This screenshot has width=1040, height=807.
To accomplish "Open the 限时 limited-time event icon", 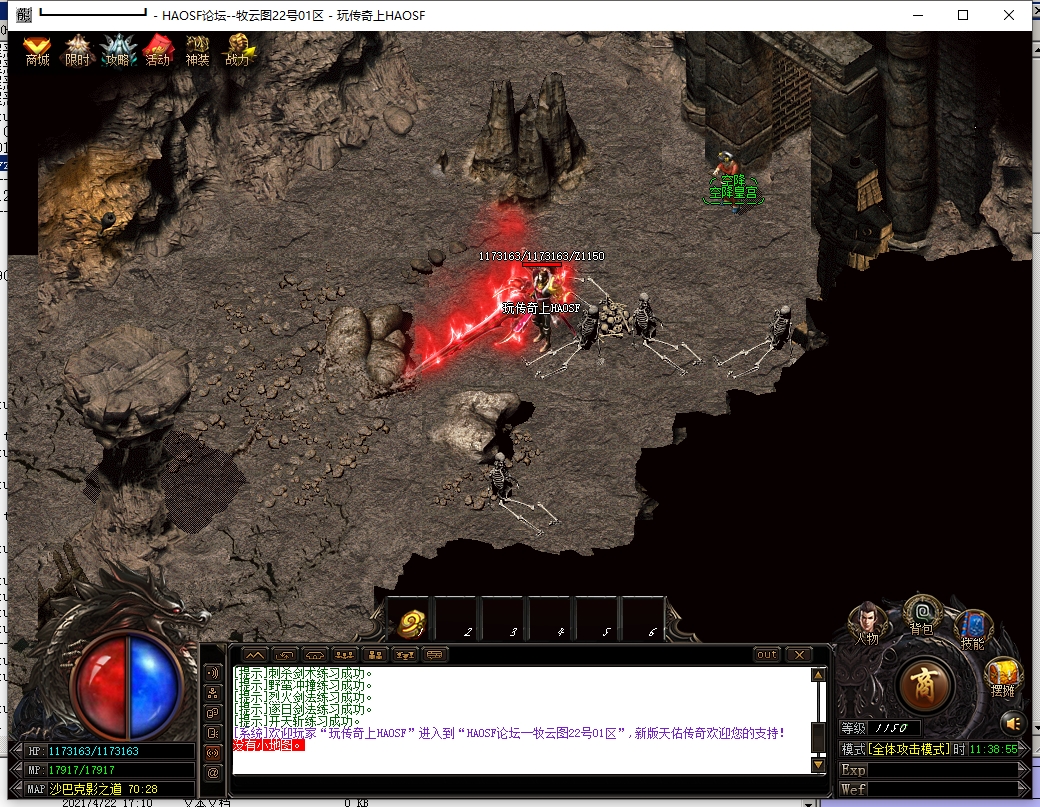I will pyautogui.click(x=77, y=48).
